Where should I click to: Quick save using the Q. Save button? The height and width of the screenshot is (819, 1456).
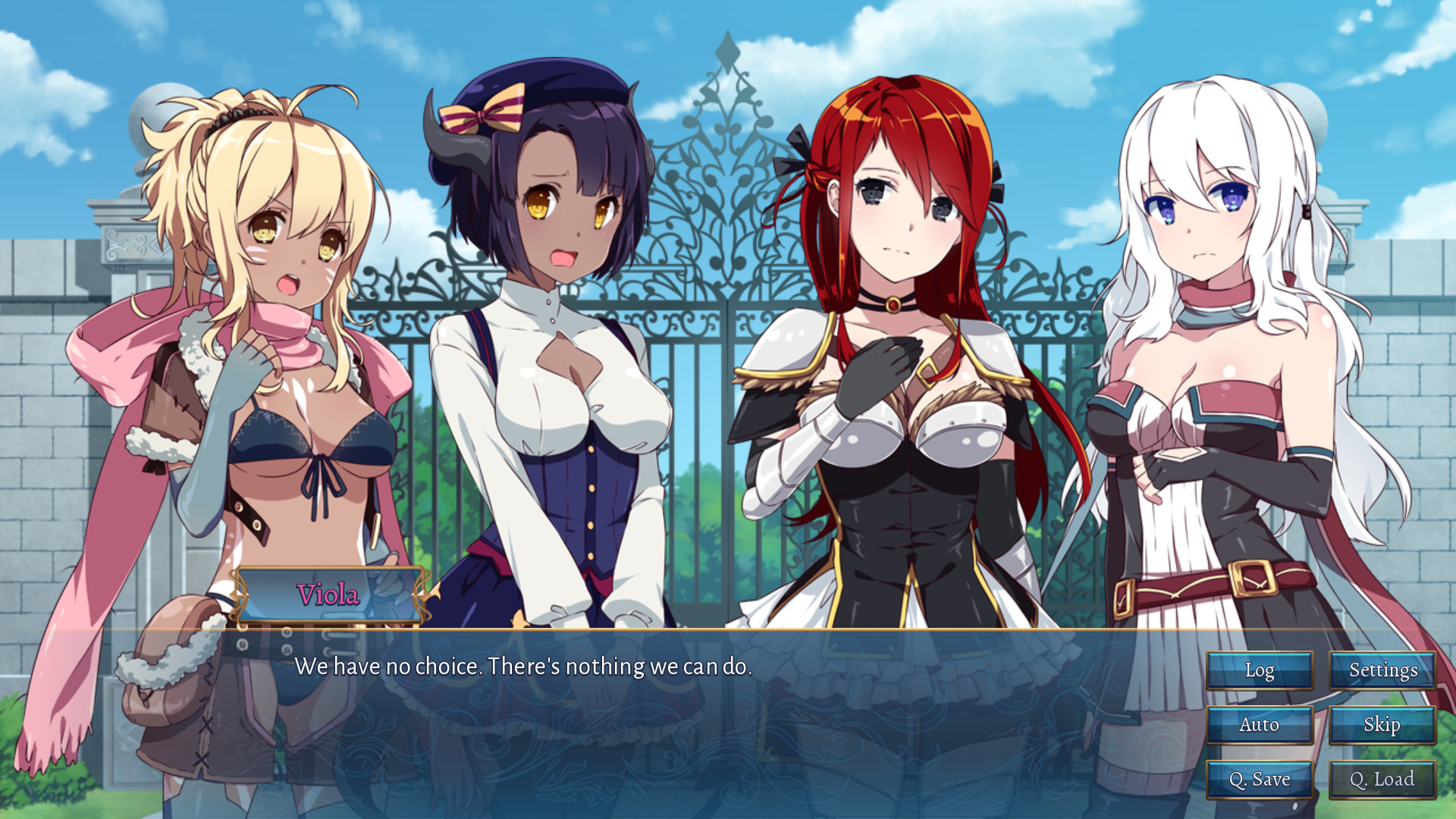coord(1259,778)
